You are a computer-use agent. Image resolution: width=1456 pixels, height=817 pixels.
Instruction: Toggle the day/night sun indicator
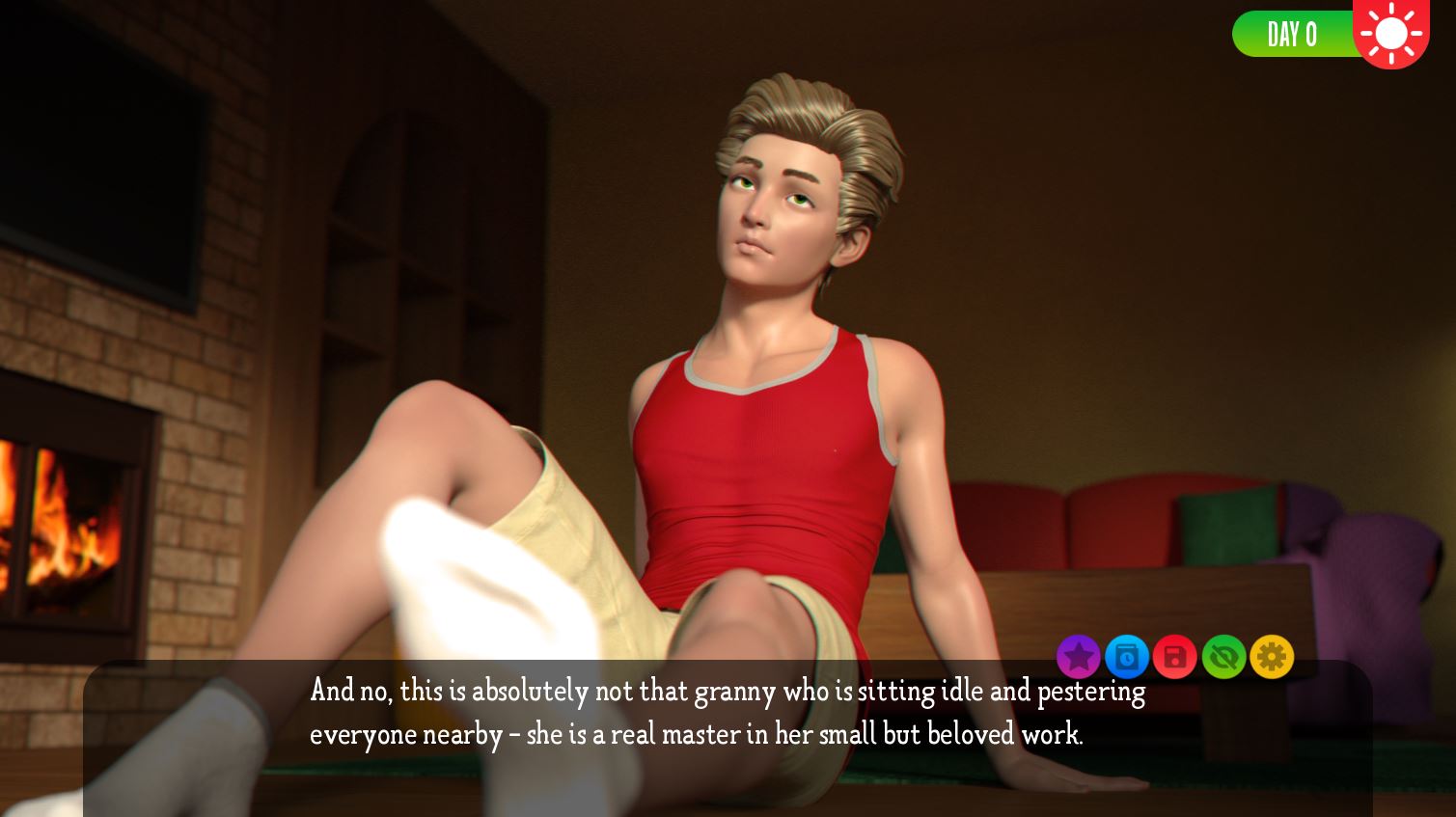tap(1391, 34)
